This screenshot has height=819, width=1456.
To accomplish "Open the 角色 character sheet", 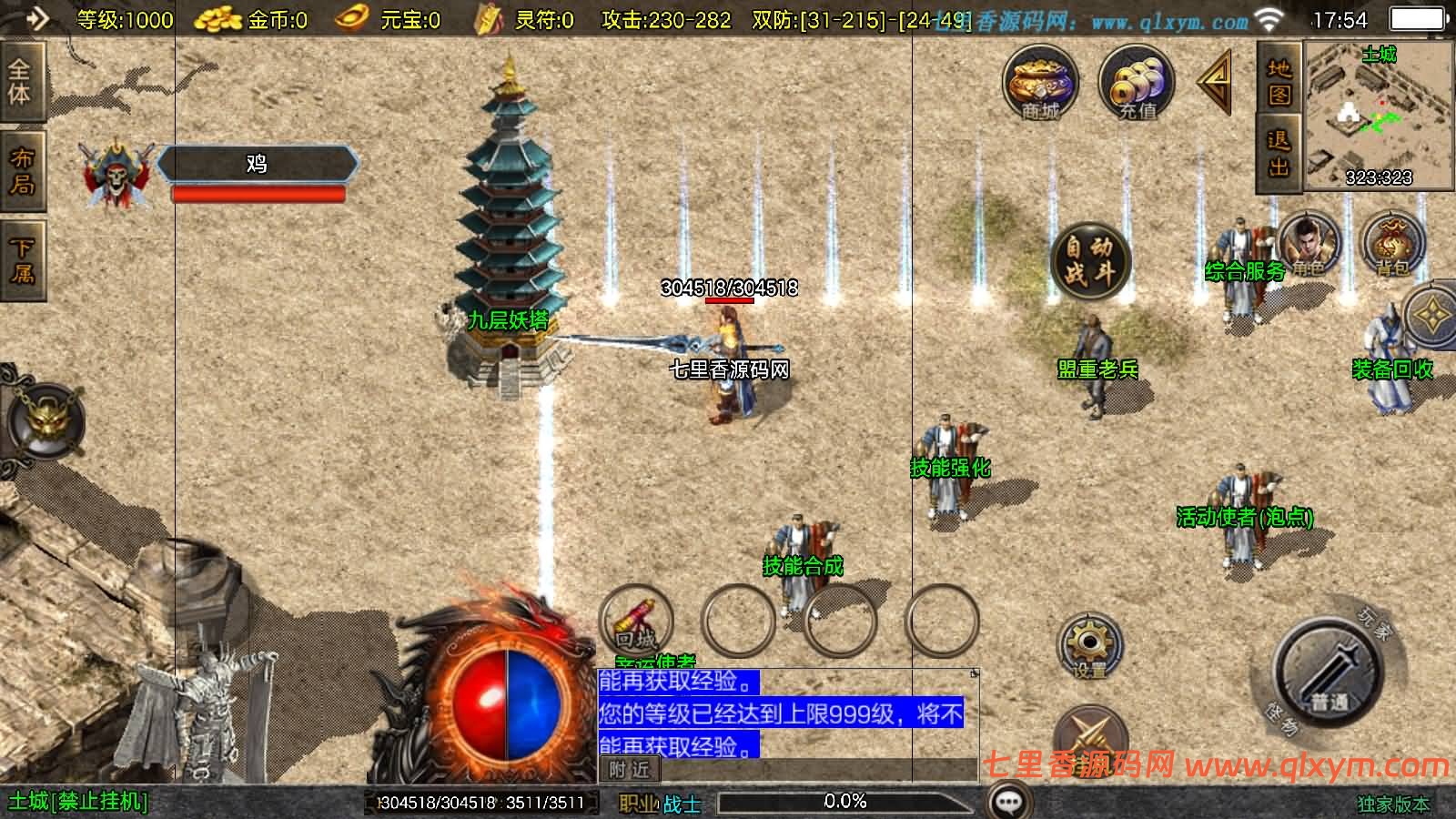I will pyautogui.click(x=1309, y=244).
